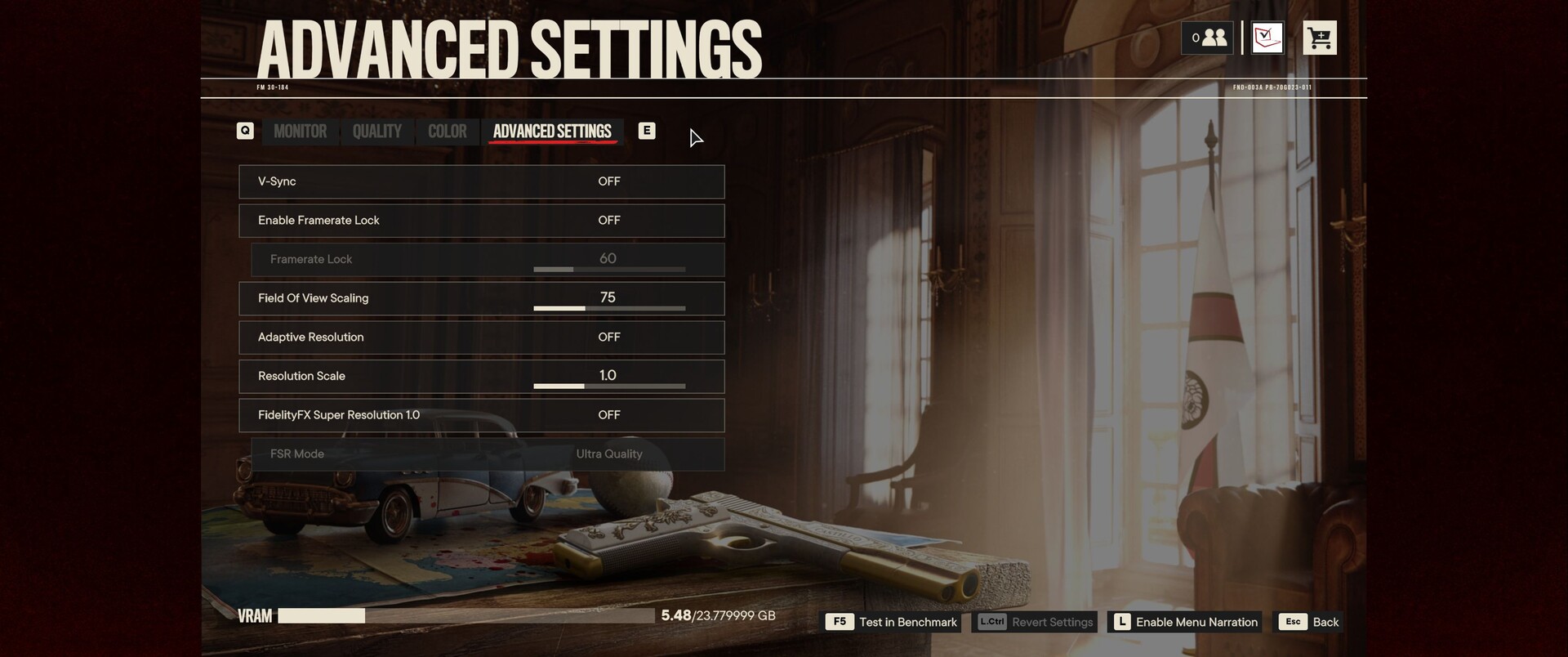Open the Quality tab
The image size is (1568, 657).
coord(376,132)
